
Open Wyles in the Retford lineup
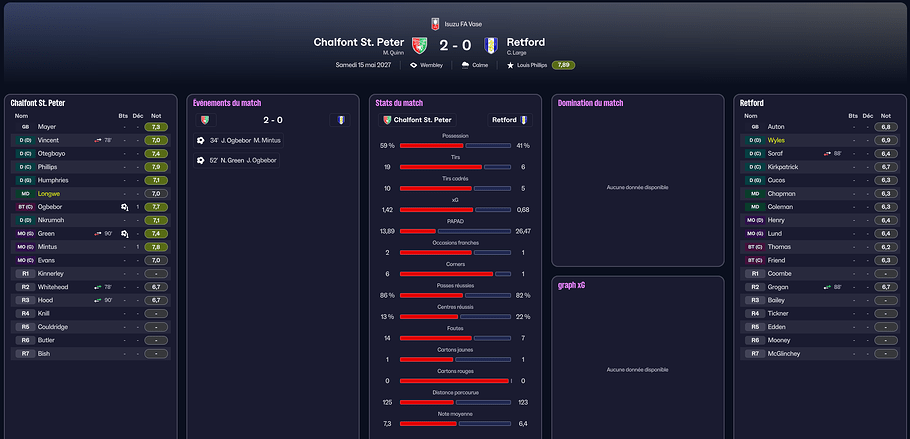click(776, 140)
